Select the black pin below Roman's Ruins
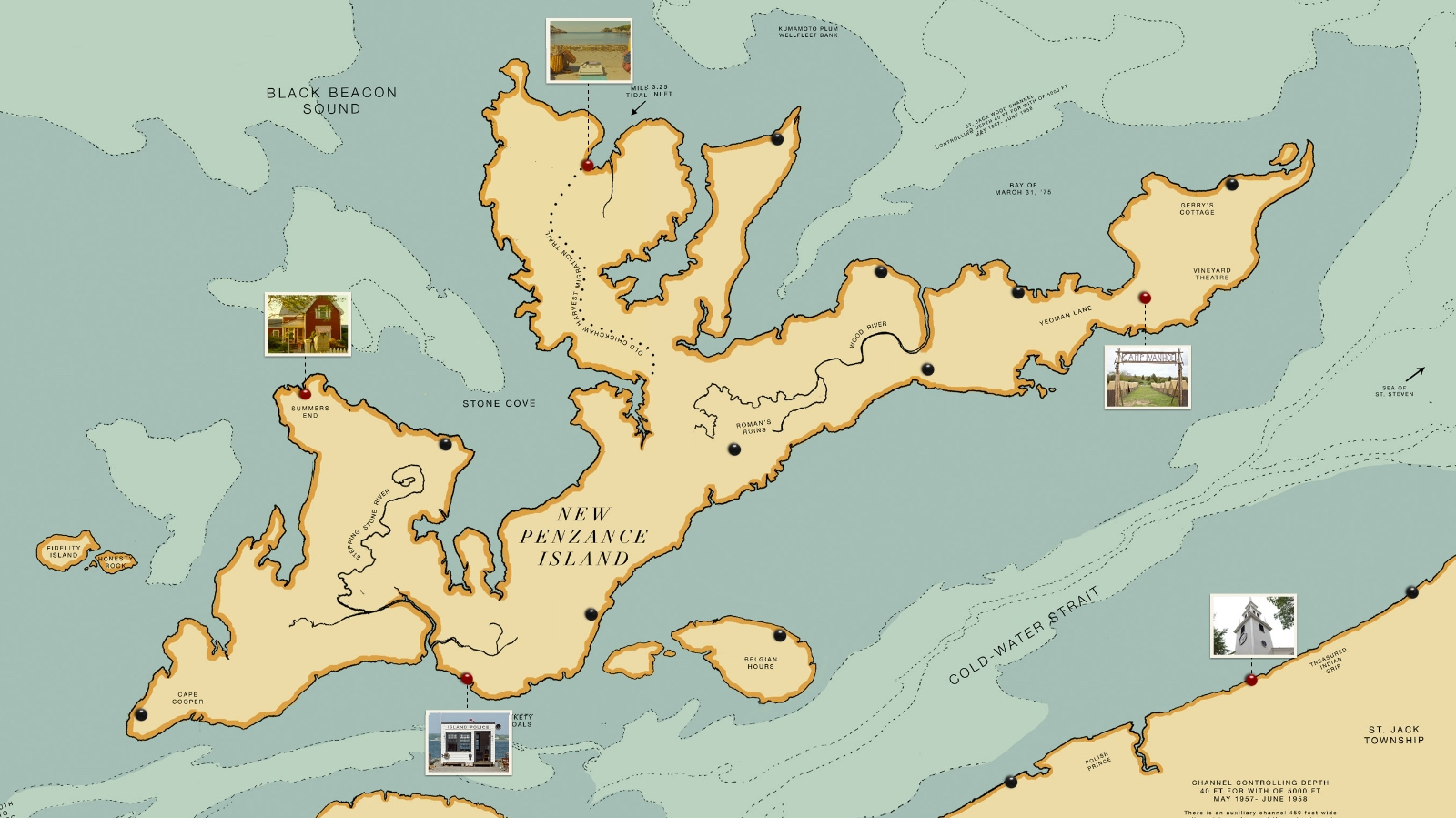 pos(734,449)
